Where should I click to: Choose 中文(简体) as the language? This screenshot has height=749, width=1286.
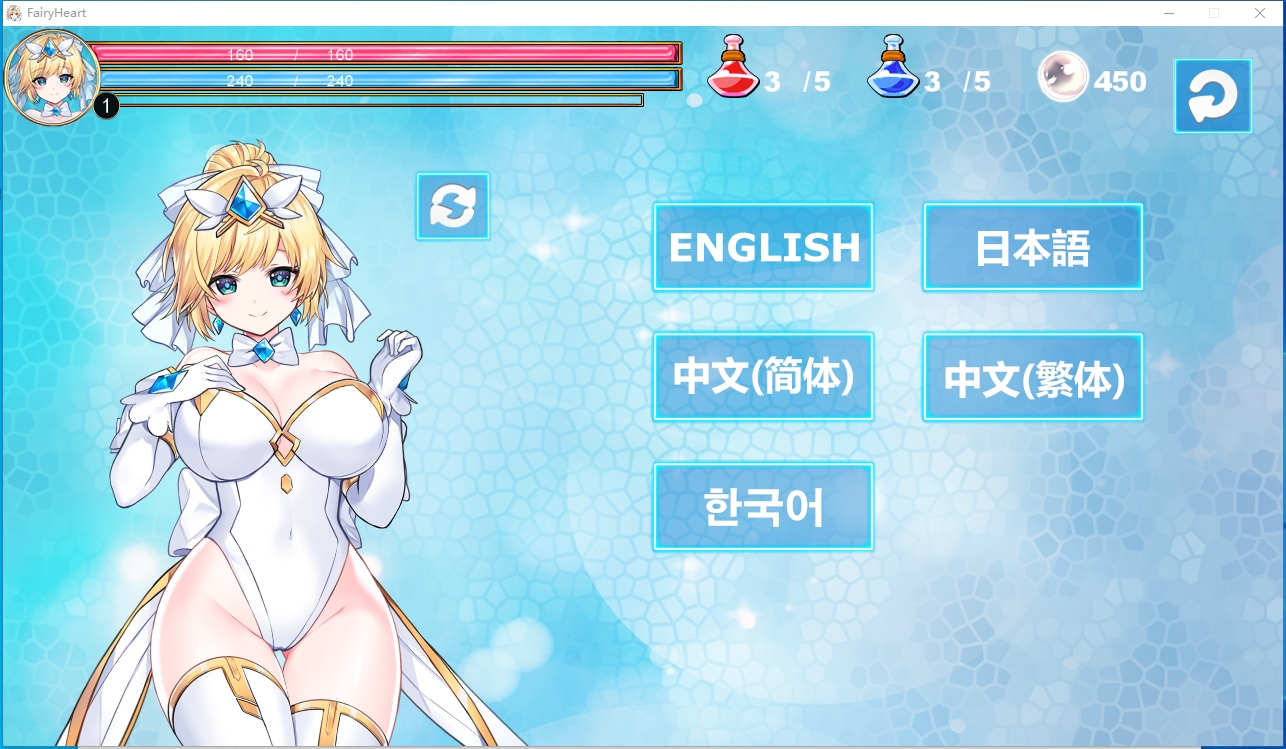coord(763,376)
